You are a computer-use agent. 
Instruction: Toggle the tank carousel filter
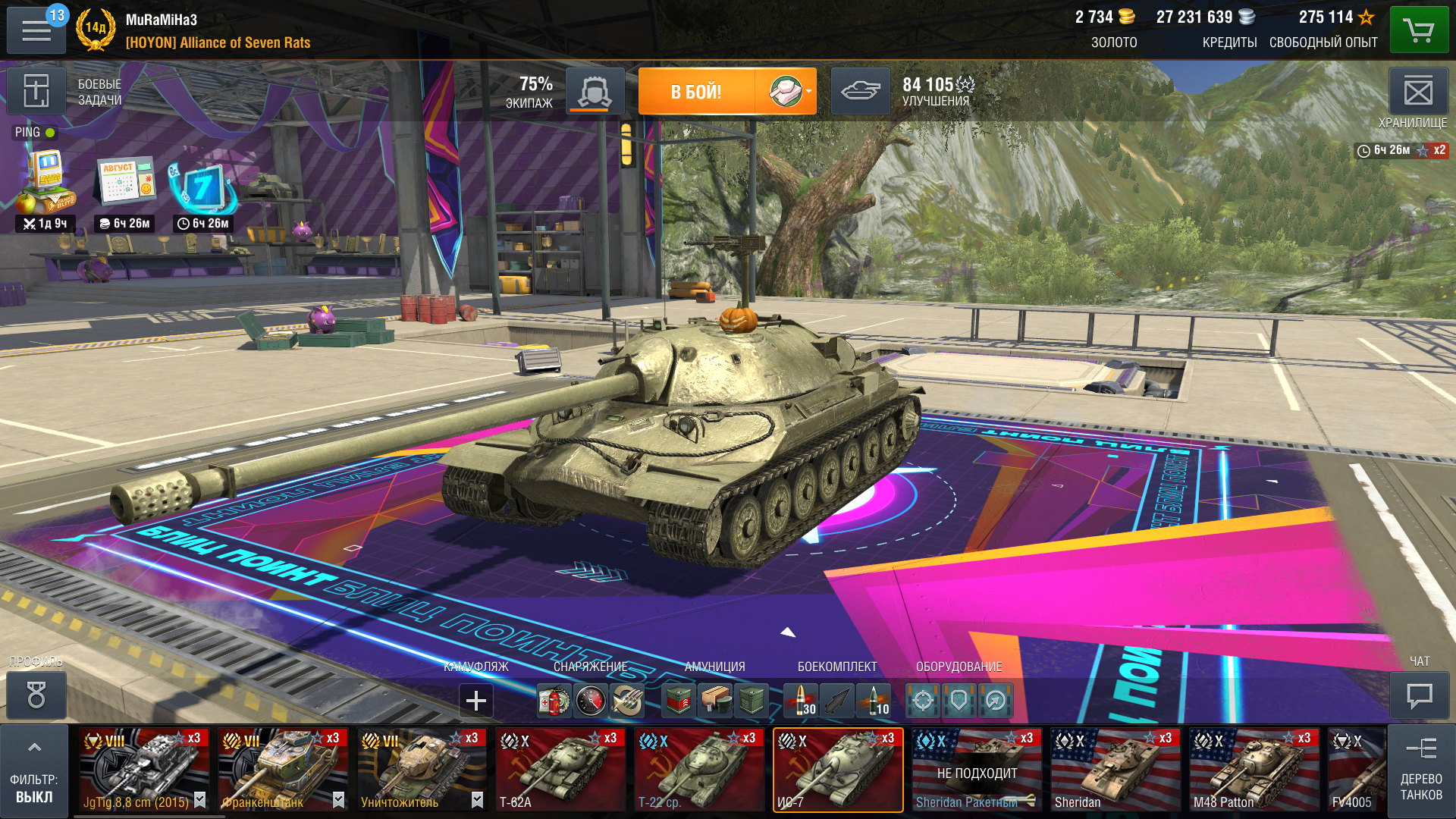click(x=34, y=770)
